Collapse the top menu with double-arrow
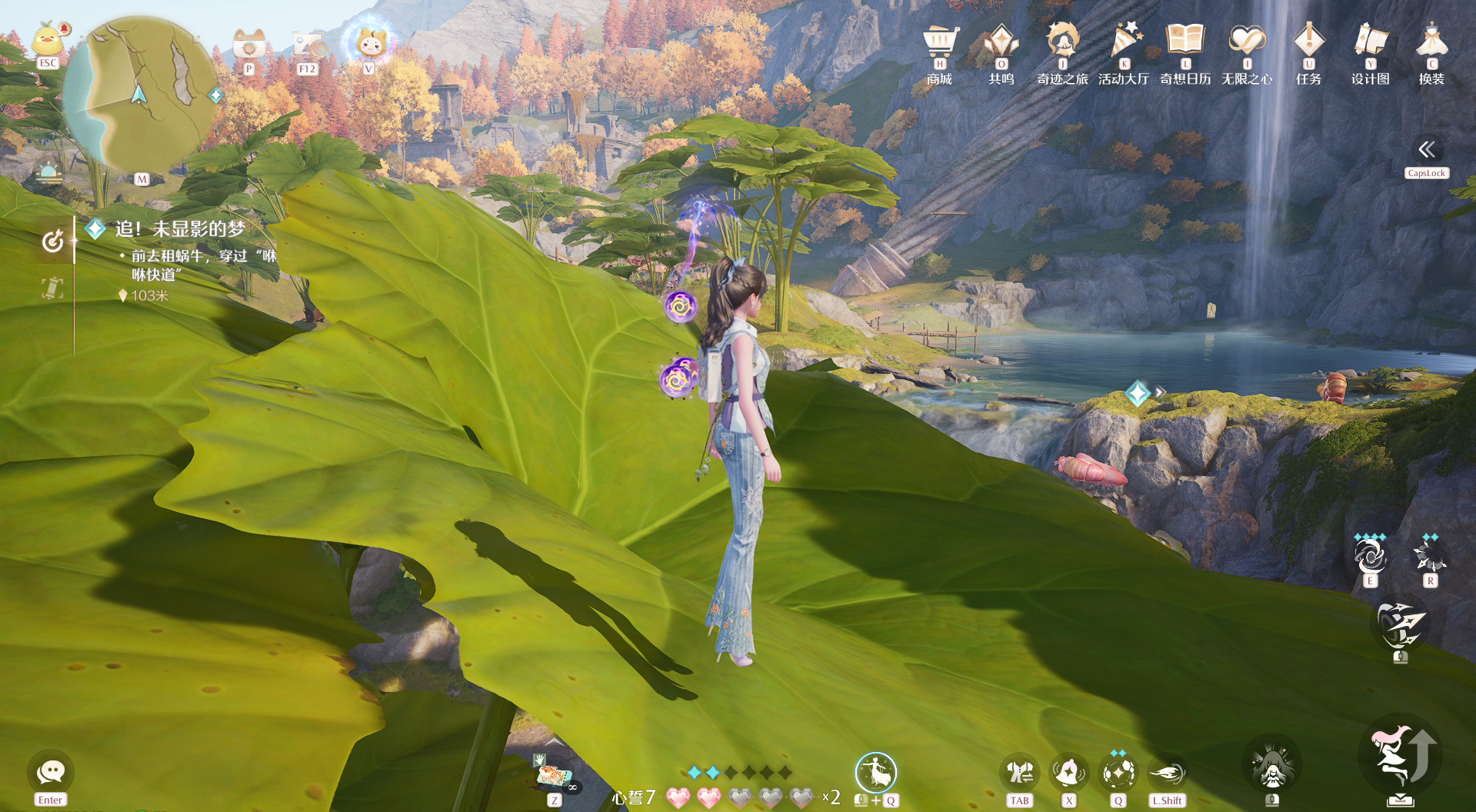 [x=1427, y=149]
